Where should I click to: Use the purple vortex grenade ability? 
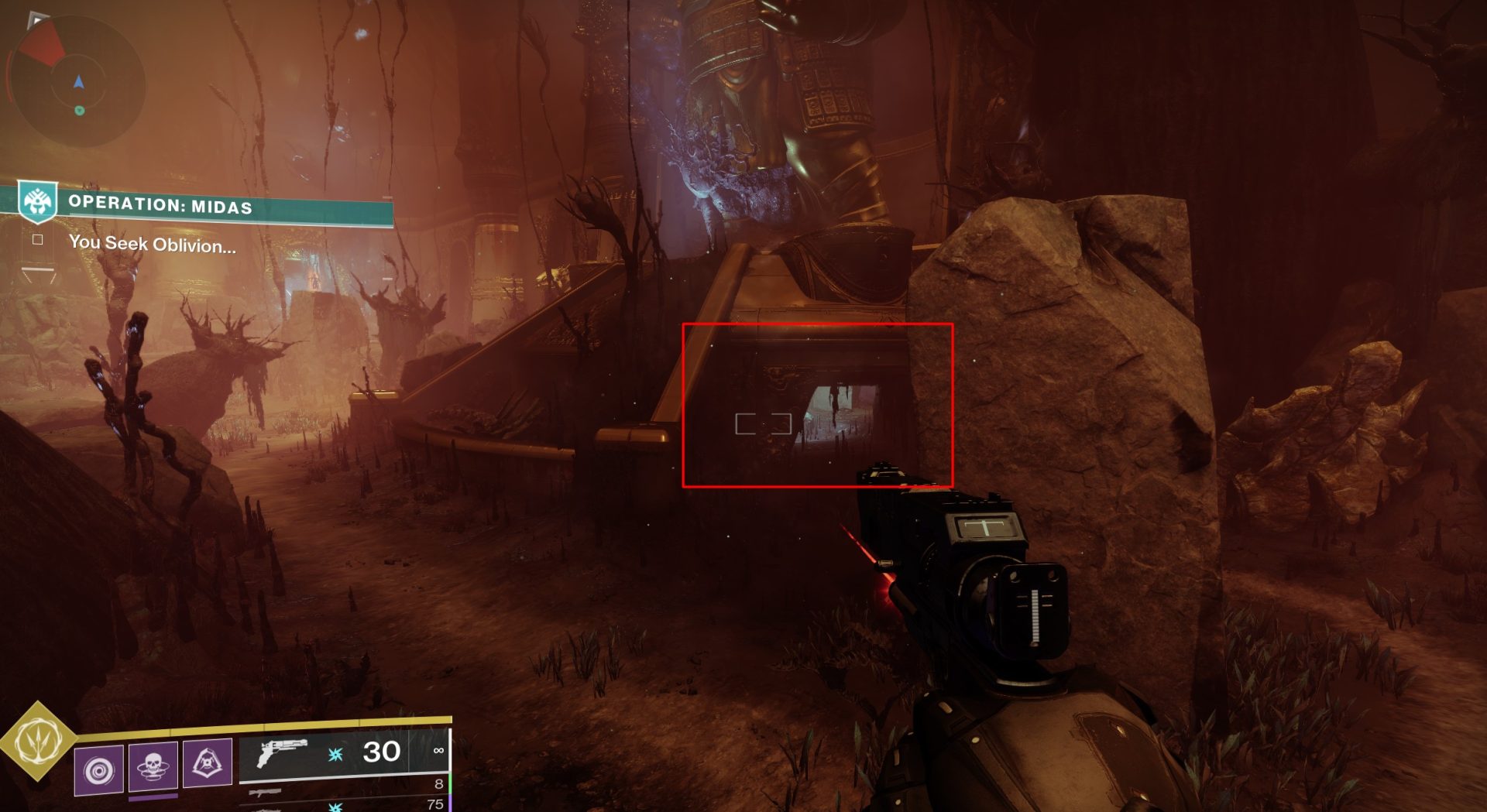tap(99, 769)
